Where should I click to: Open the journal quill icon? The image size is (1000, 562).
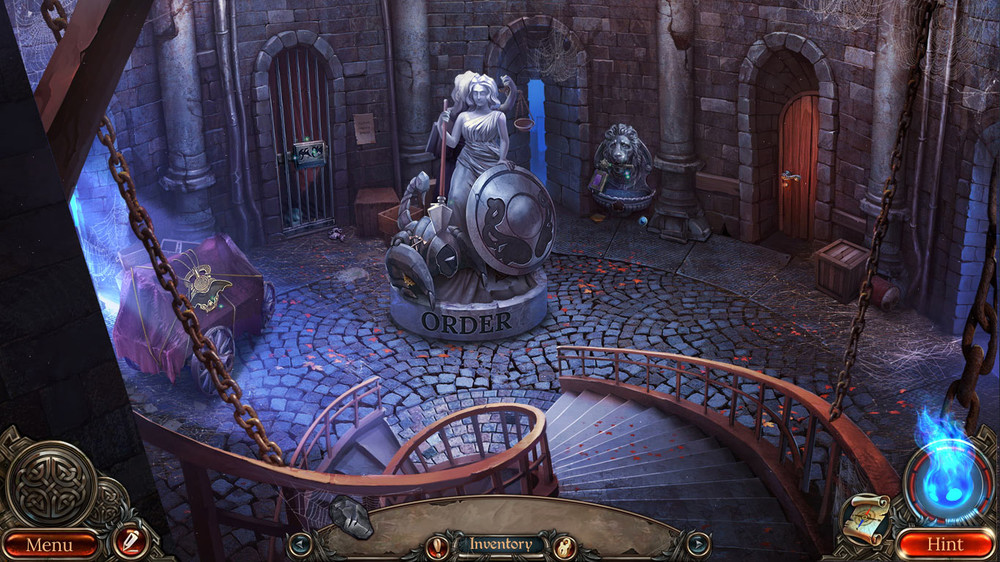tap(130, 541)
